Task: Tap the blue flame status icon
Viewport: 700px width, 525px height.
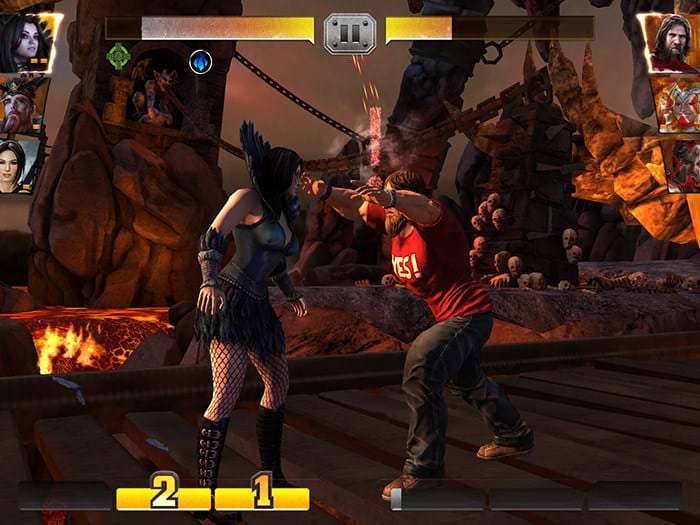Action: tap(200, 60)
